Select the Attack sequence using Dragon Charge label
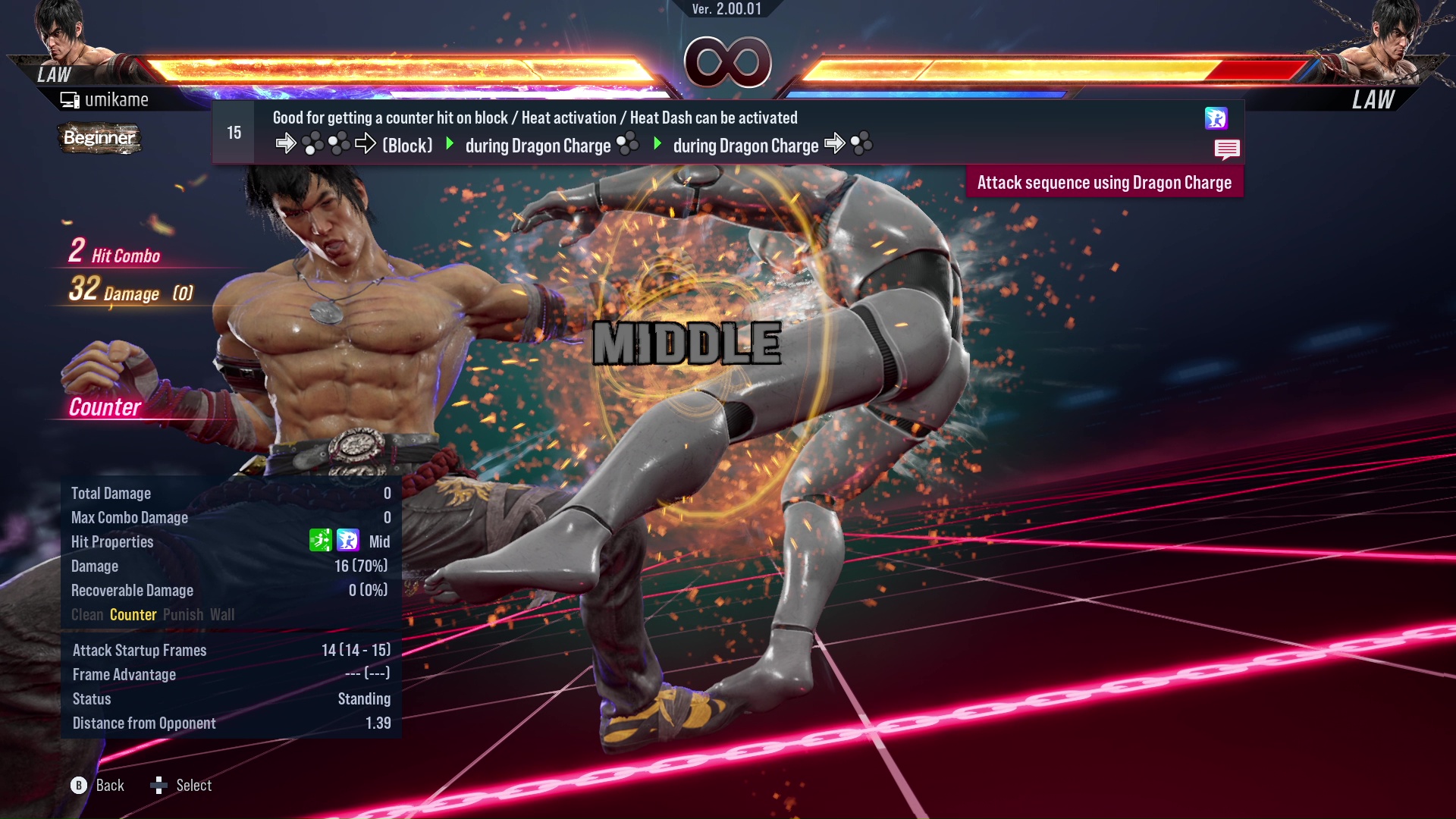This screenshot has height=819, width=1456. click(x=1104, y=183)
